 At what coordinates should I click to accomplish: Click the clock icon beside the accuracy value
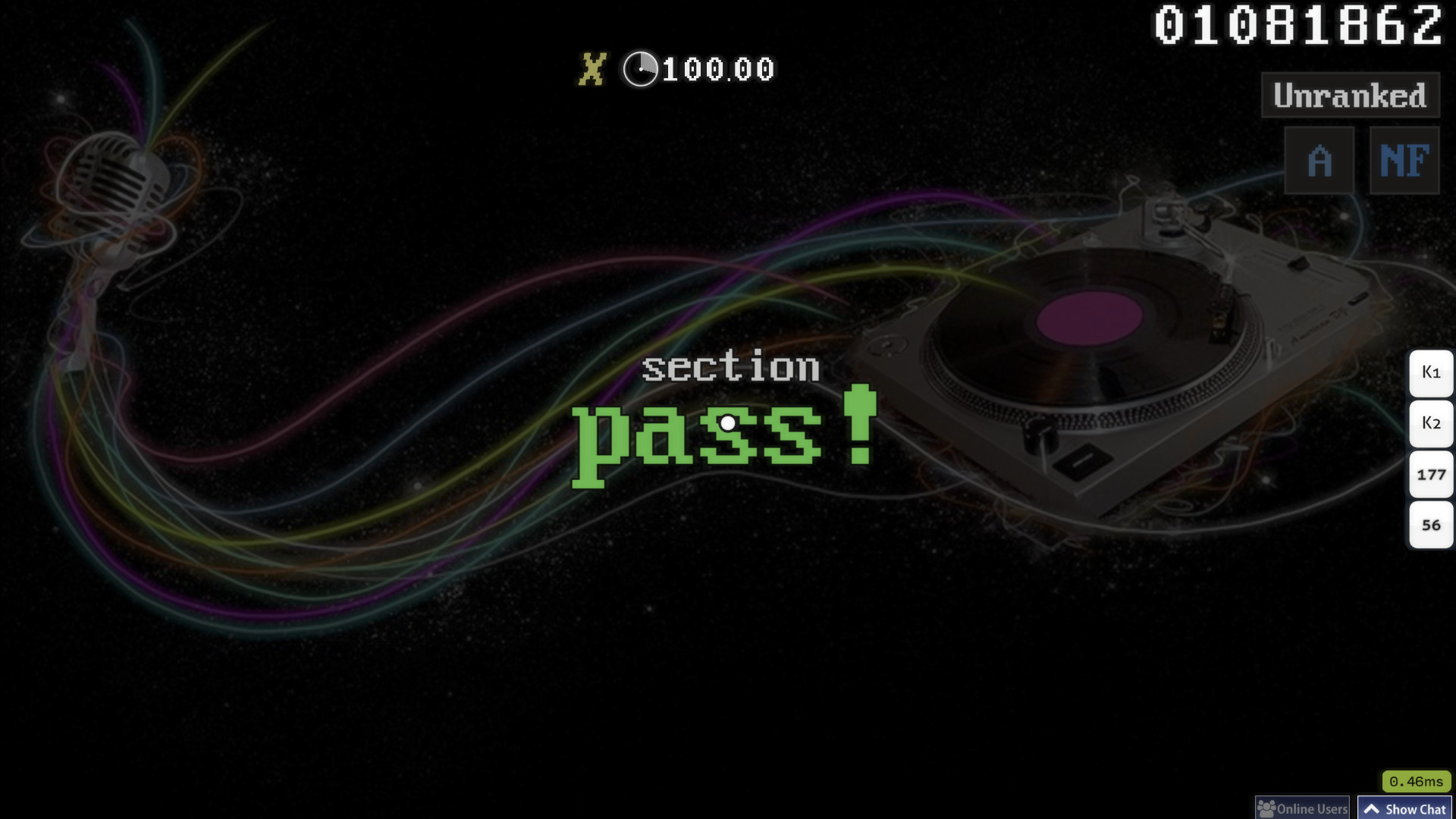641,70
